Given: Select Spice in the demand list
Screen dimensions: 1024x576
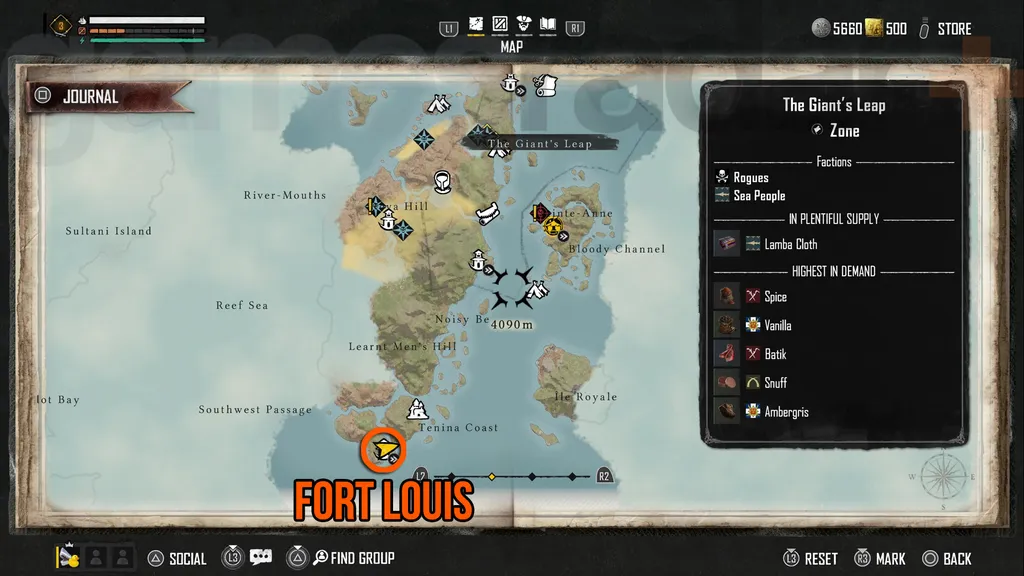Looking at the screenshot, I should 775,297.
